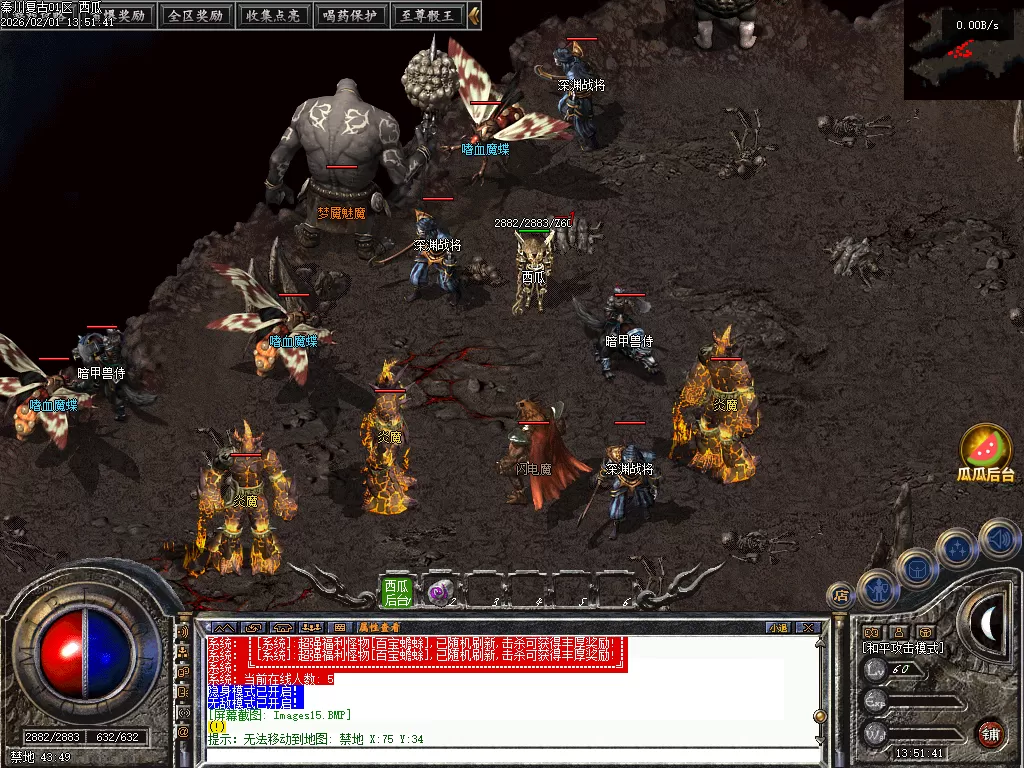Viewport: 1024px width, 768px height.
Task: Open the 店 shop button
Action: [x=840, y=596]
